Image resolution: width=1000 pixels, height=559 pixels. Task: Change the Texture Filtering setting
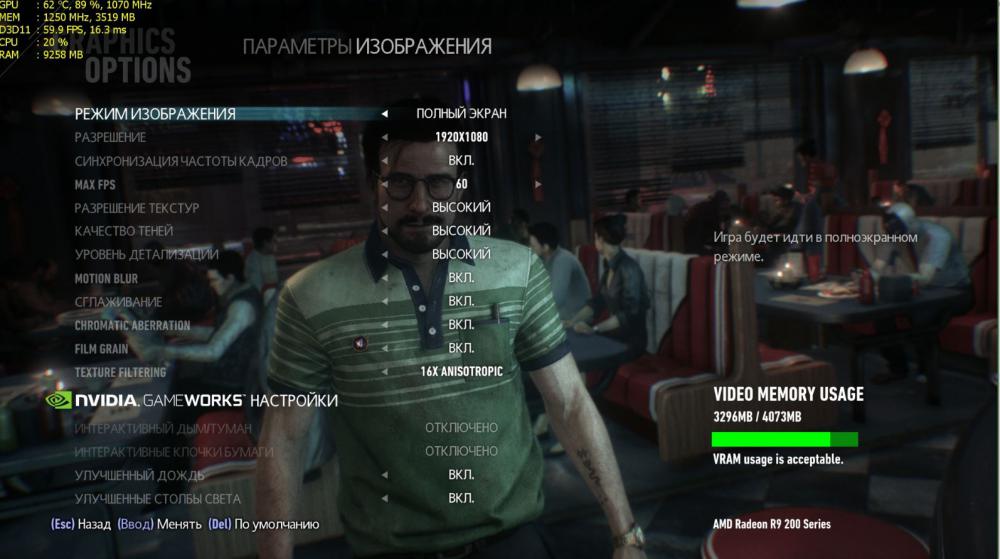tap(119, 372)
